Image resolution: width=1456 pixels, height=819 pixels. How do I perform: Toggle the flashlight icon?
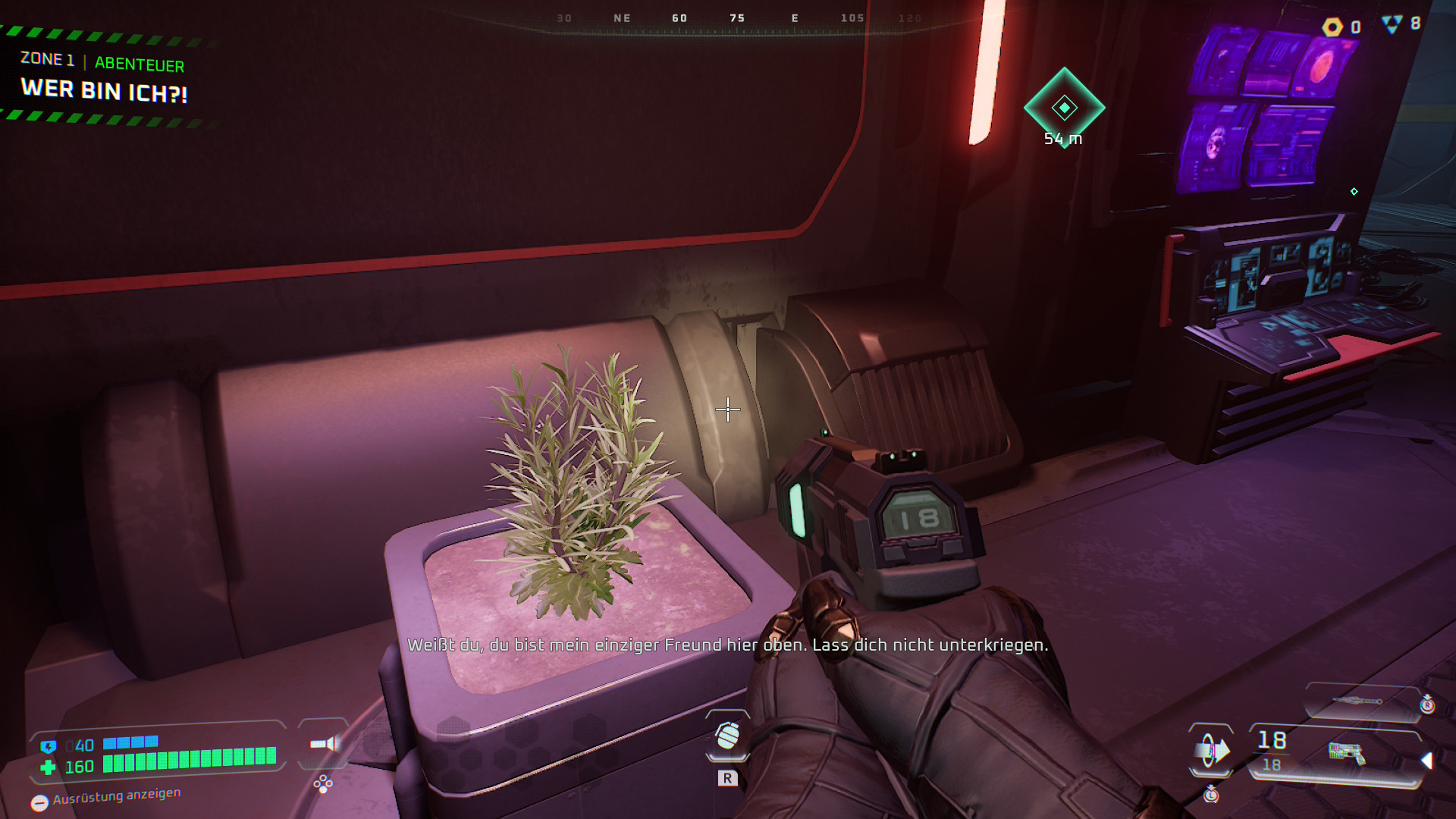[325, 744]
